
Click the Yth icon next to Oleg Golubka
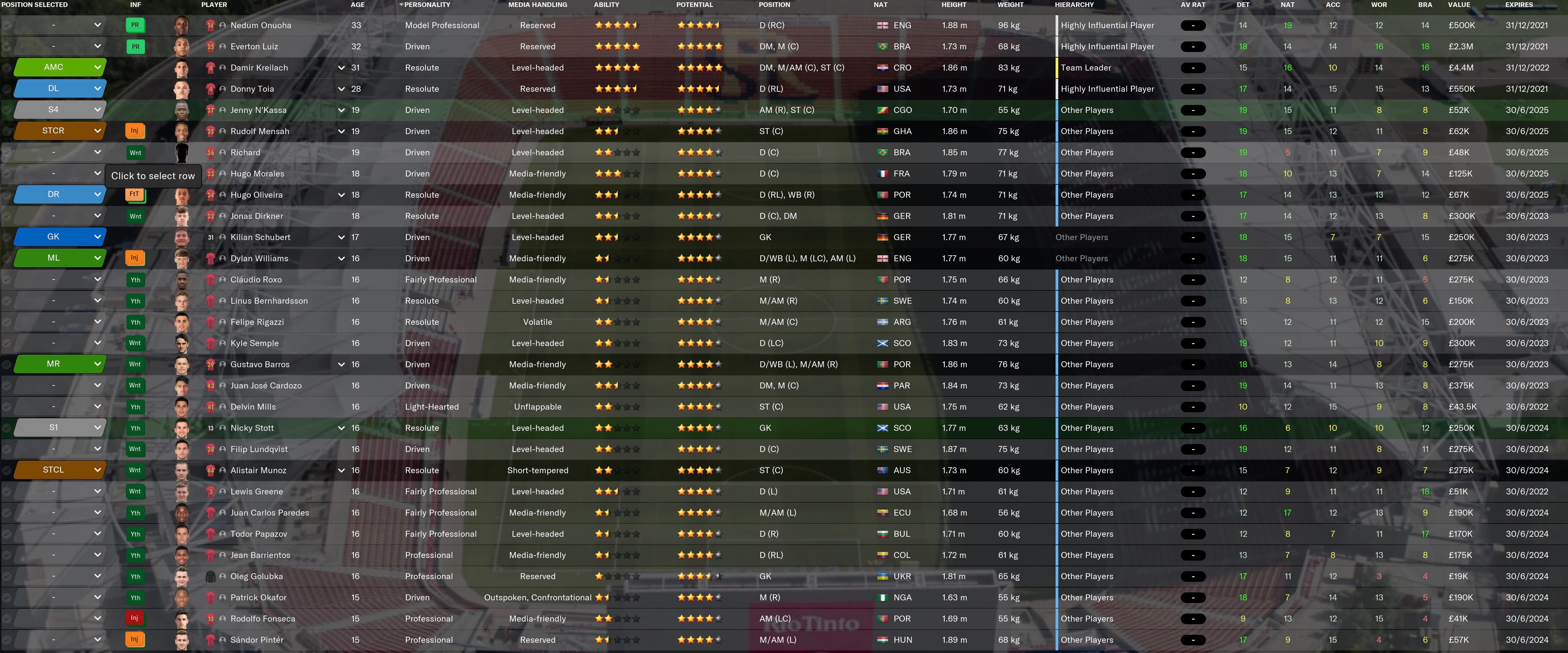click(x=135, y=576)
